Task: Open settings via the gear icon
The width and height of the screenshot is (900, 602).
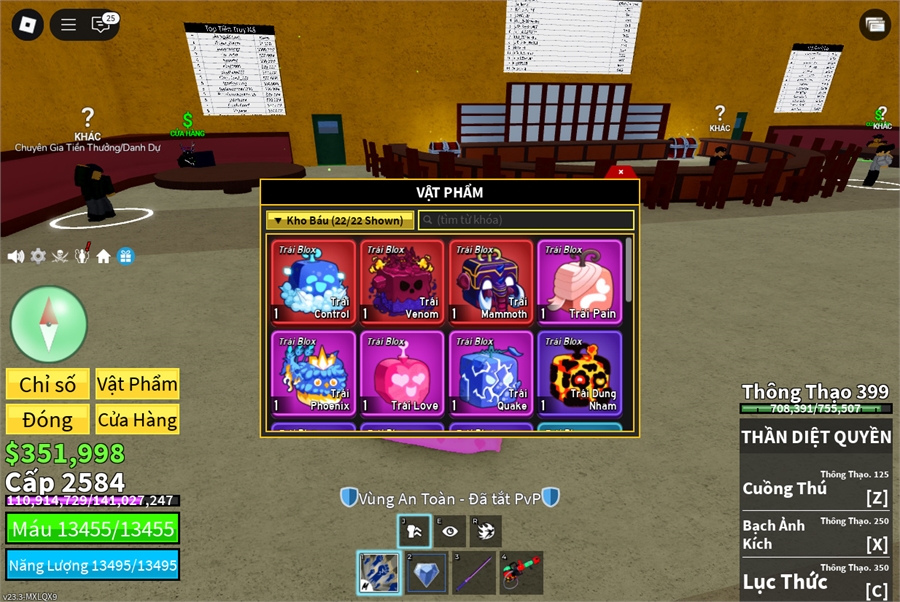Action: pos(38,256)
